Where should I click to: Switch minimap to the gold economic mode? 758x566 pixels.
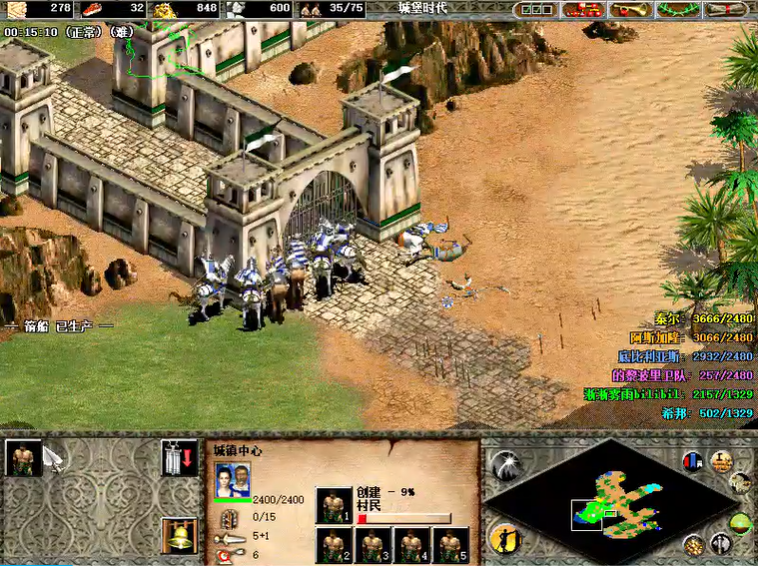pos(693,545)
